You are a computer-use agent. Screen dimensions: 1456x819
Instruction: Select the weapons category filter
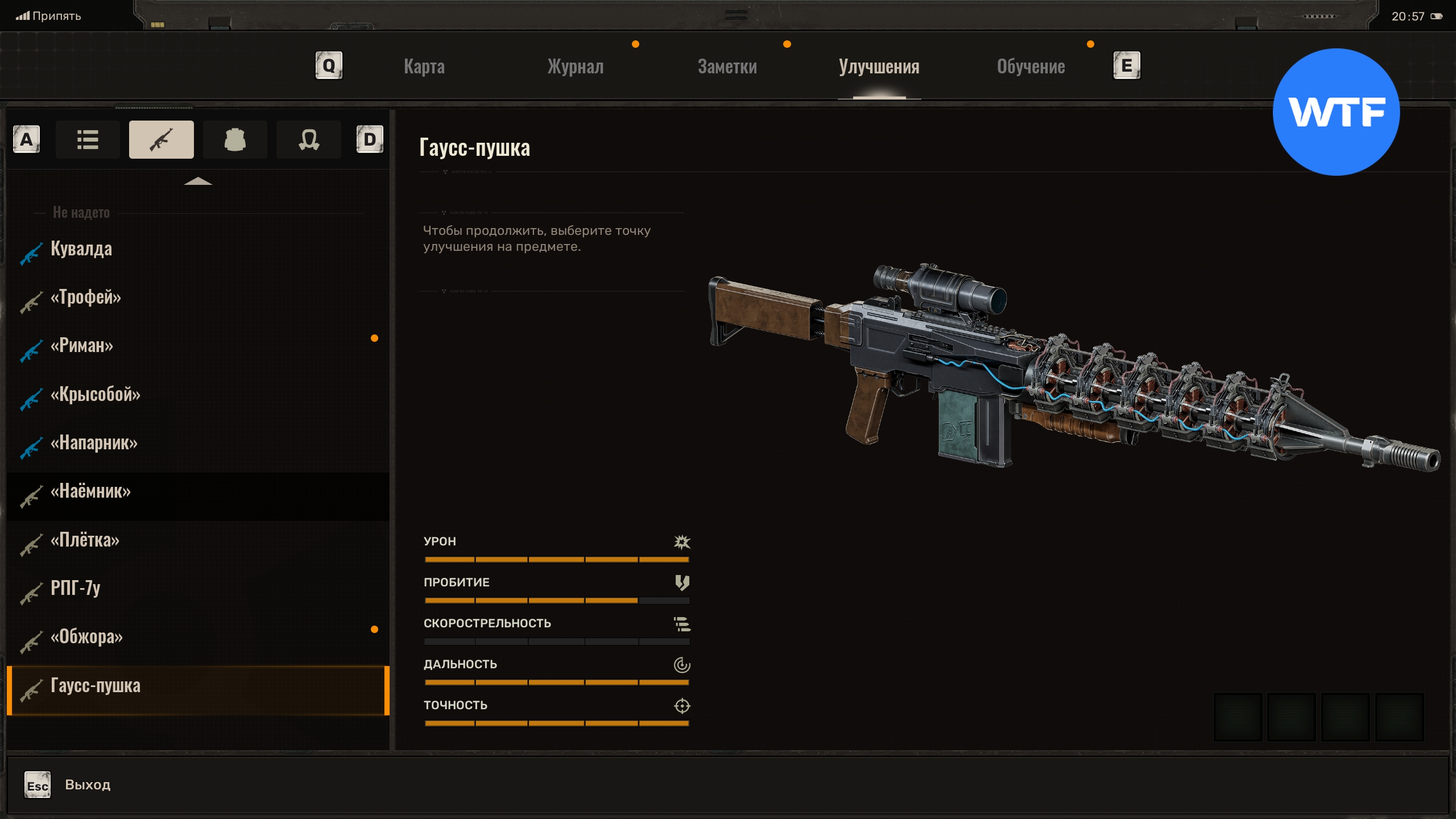click(162, 139)
